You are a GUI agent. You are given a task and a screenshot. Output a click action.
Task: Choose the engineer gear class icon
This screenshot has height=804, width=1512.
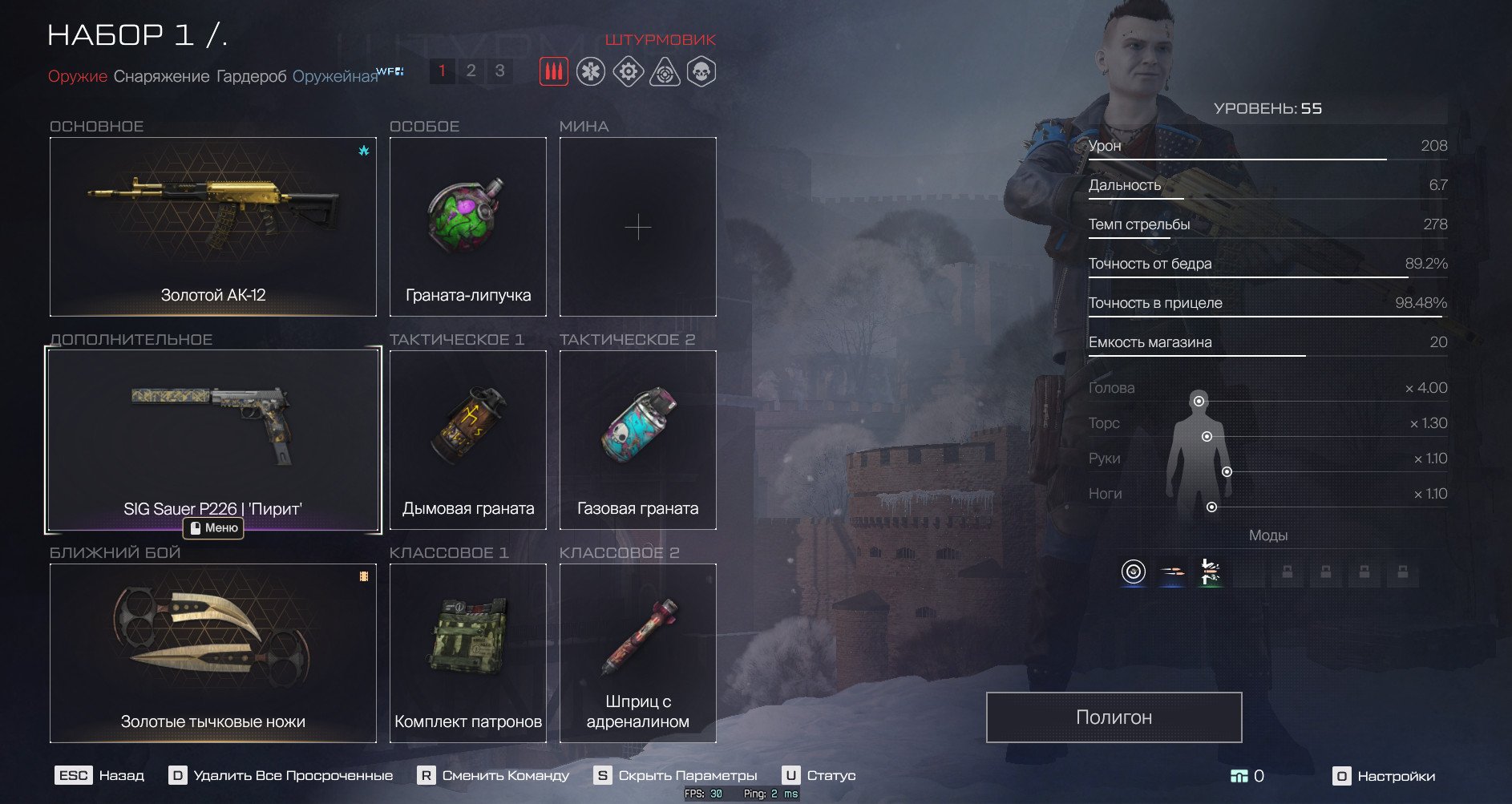tap(628, 72)
